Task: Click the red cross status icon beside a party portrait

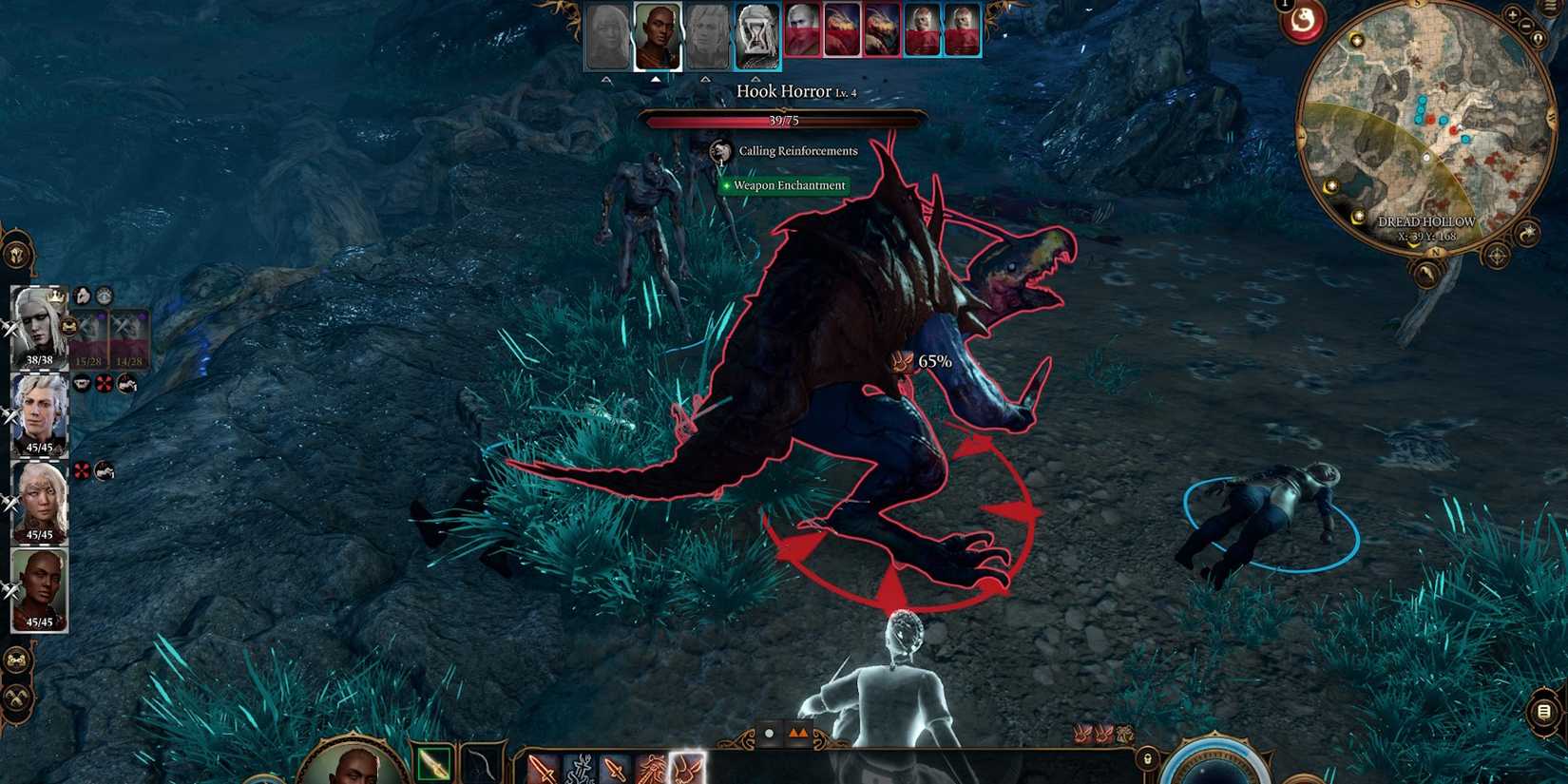Action: (104, 384)
